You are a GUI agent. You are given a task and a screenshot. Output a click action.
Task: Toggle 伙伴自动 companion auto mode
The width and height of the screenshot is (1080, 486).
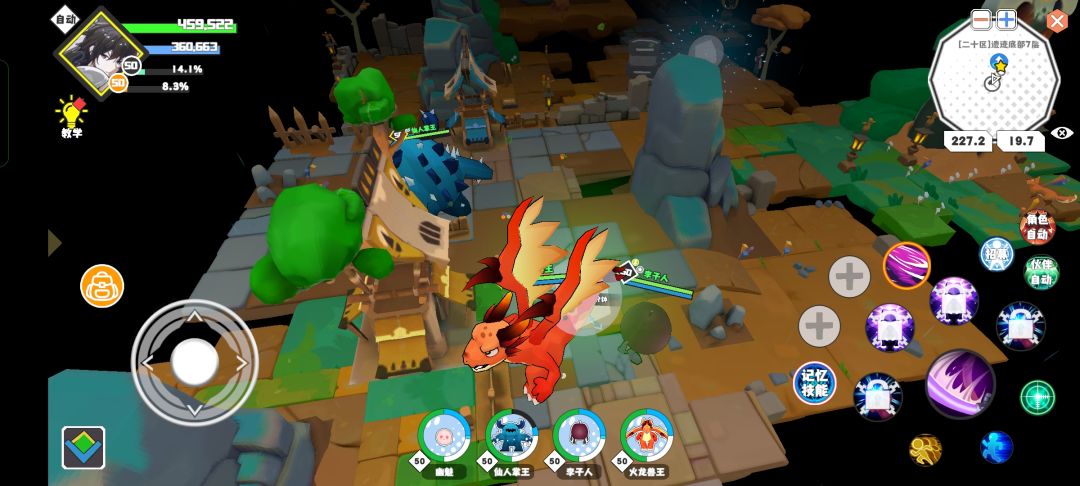click(1042, 272)
